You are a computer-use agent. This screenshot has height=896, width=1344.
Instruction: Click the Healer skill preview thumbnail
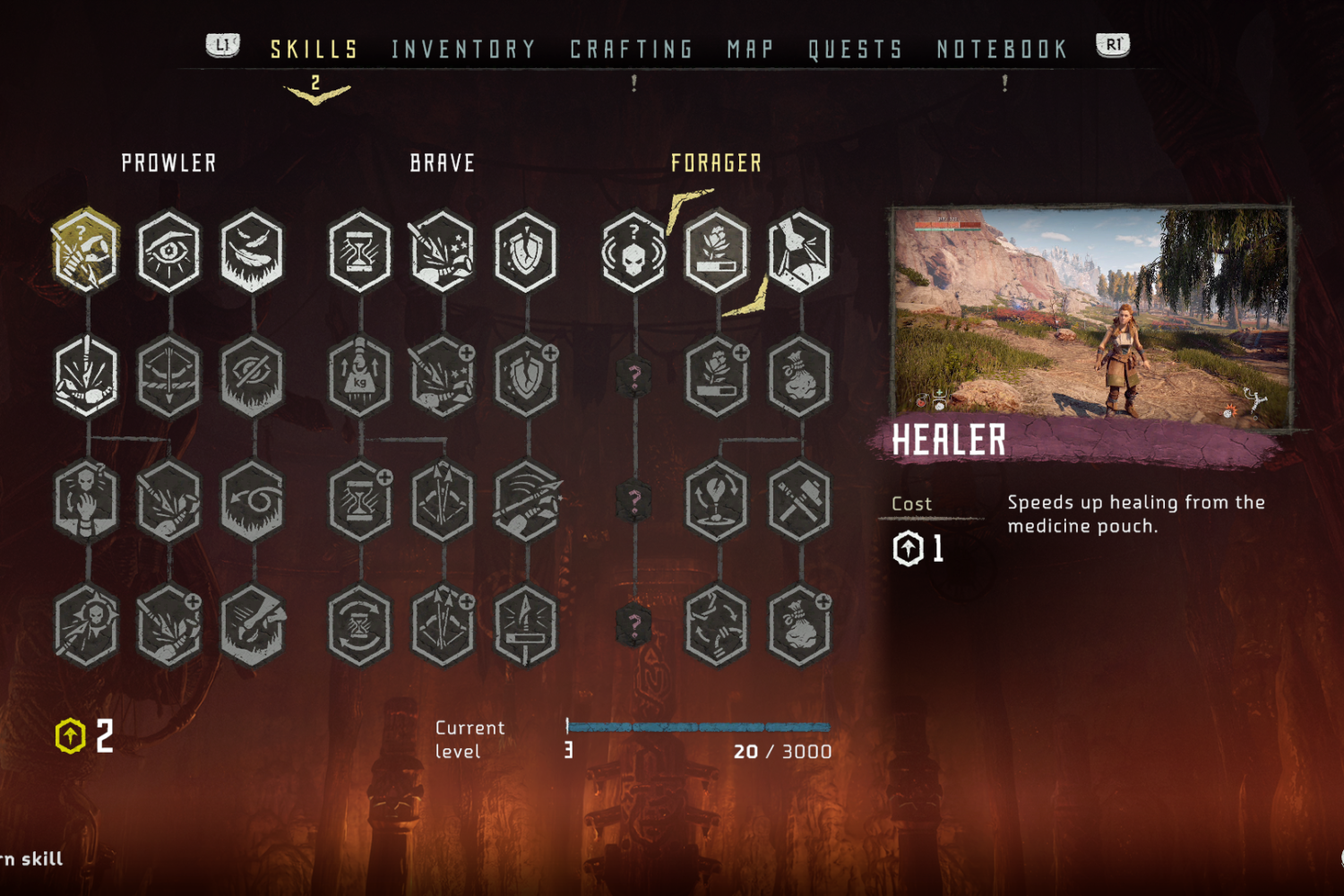1092,314
